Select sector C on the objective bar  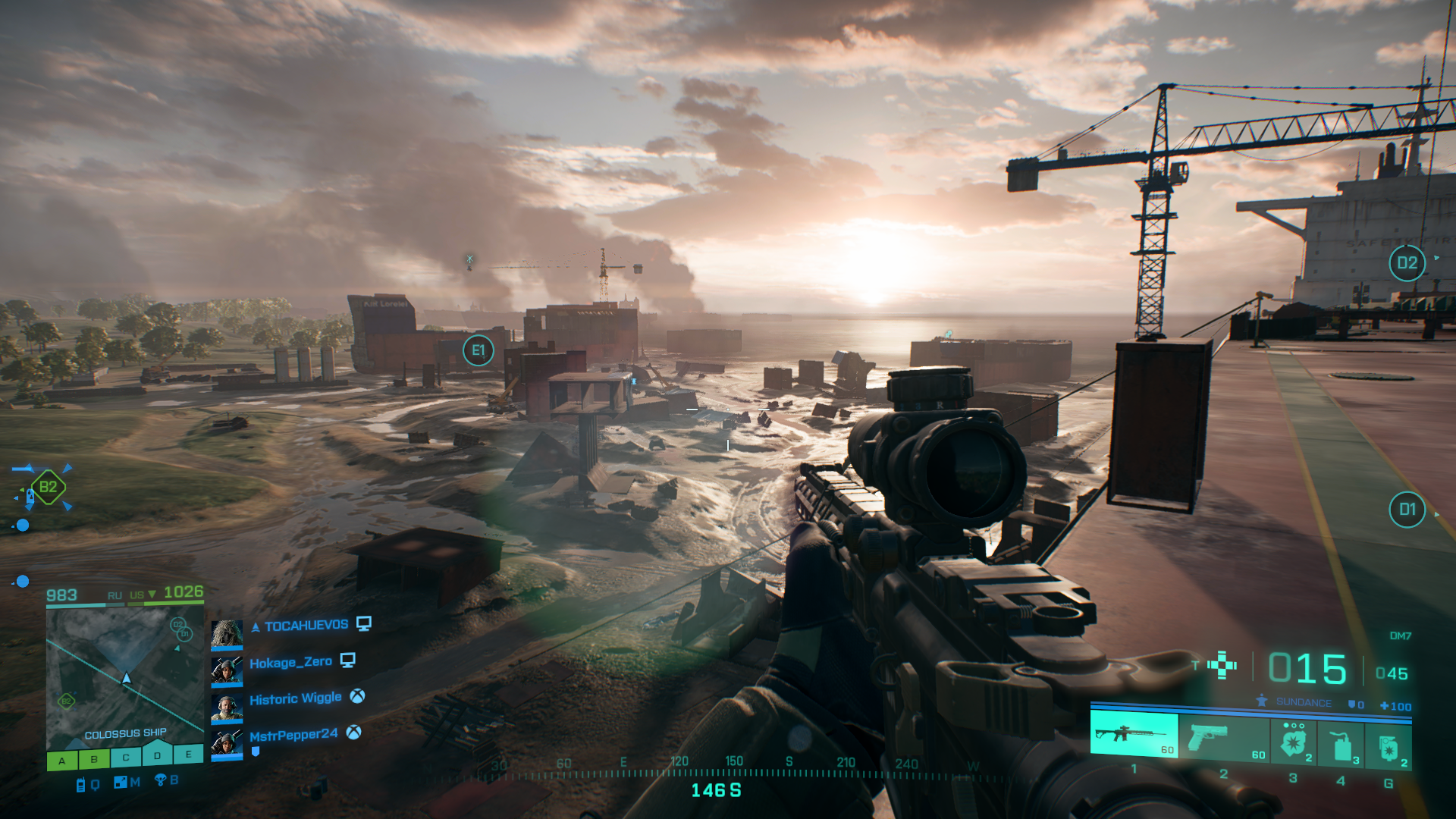[126, 757]
